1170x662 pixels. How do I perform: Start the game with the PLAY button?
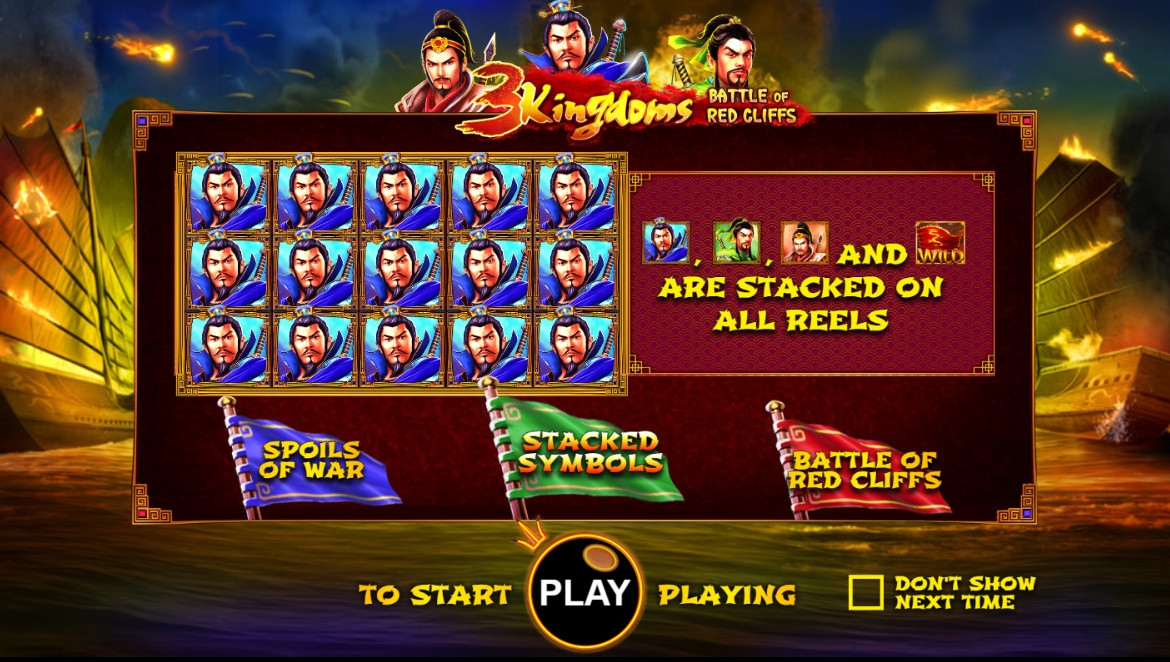585,592
